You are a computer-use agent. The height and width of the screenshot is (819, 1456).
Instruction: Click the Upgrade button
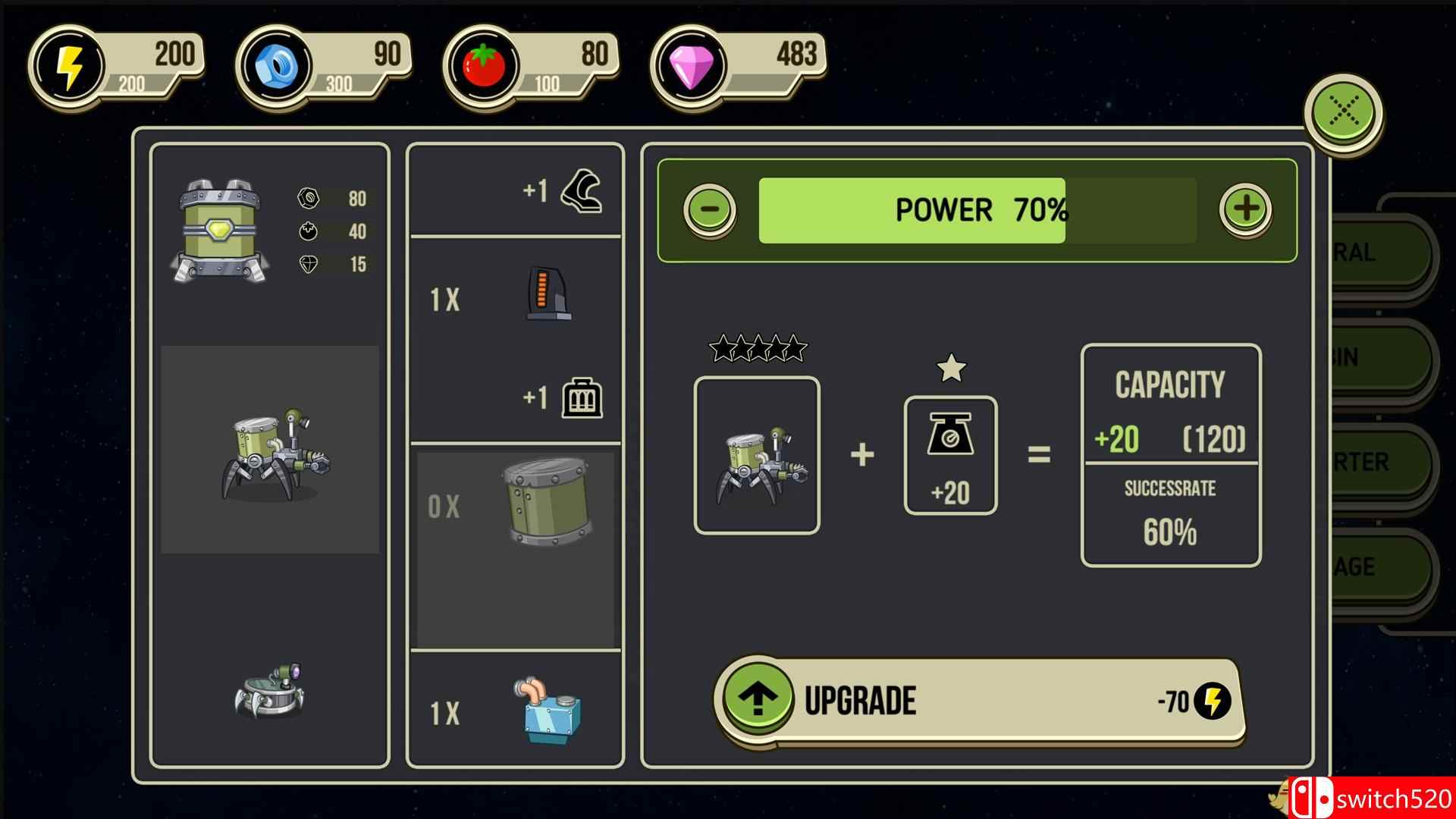pyautogui.click(x=979, y=700)
